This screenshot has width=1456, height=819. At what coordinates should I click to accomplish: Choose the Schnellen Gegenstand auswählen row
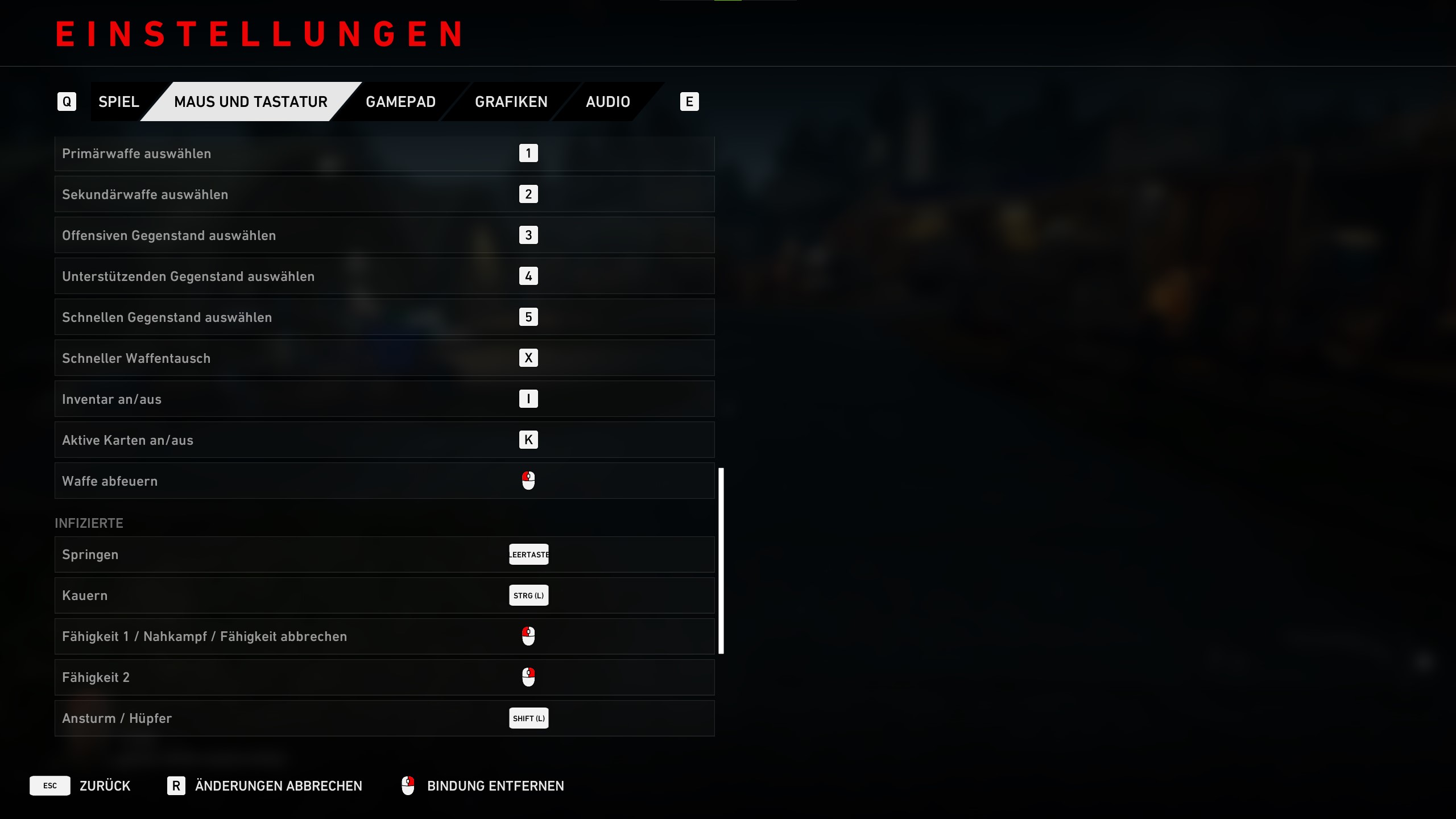(384, 317)
